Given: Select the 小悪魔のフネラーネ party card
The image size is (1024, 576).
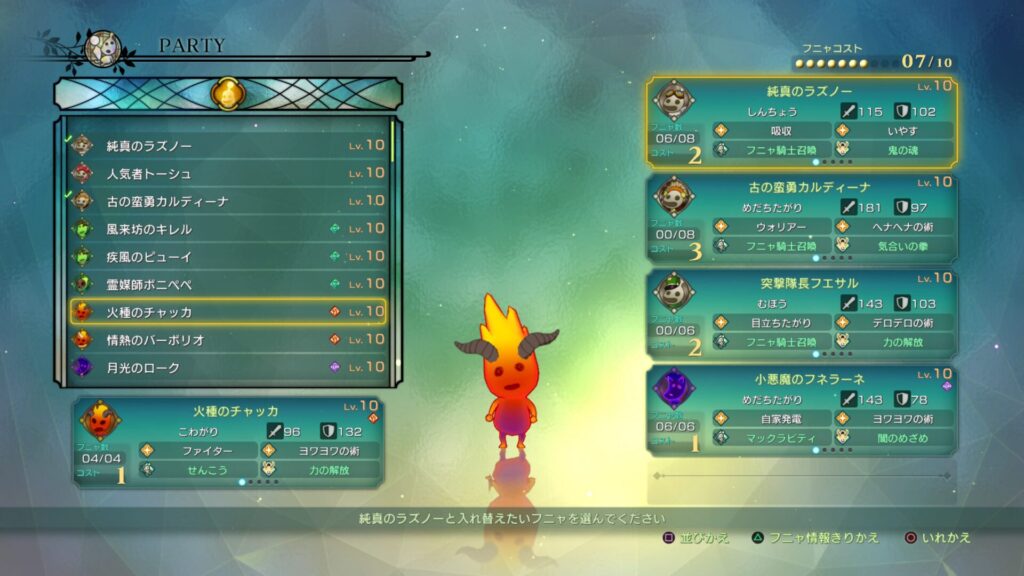Looking at the screenshot, I should click(802, 408).
